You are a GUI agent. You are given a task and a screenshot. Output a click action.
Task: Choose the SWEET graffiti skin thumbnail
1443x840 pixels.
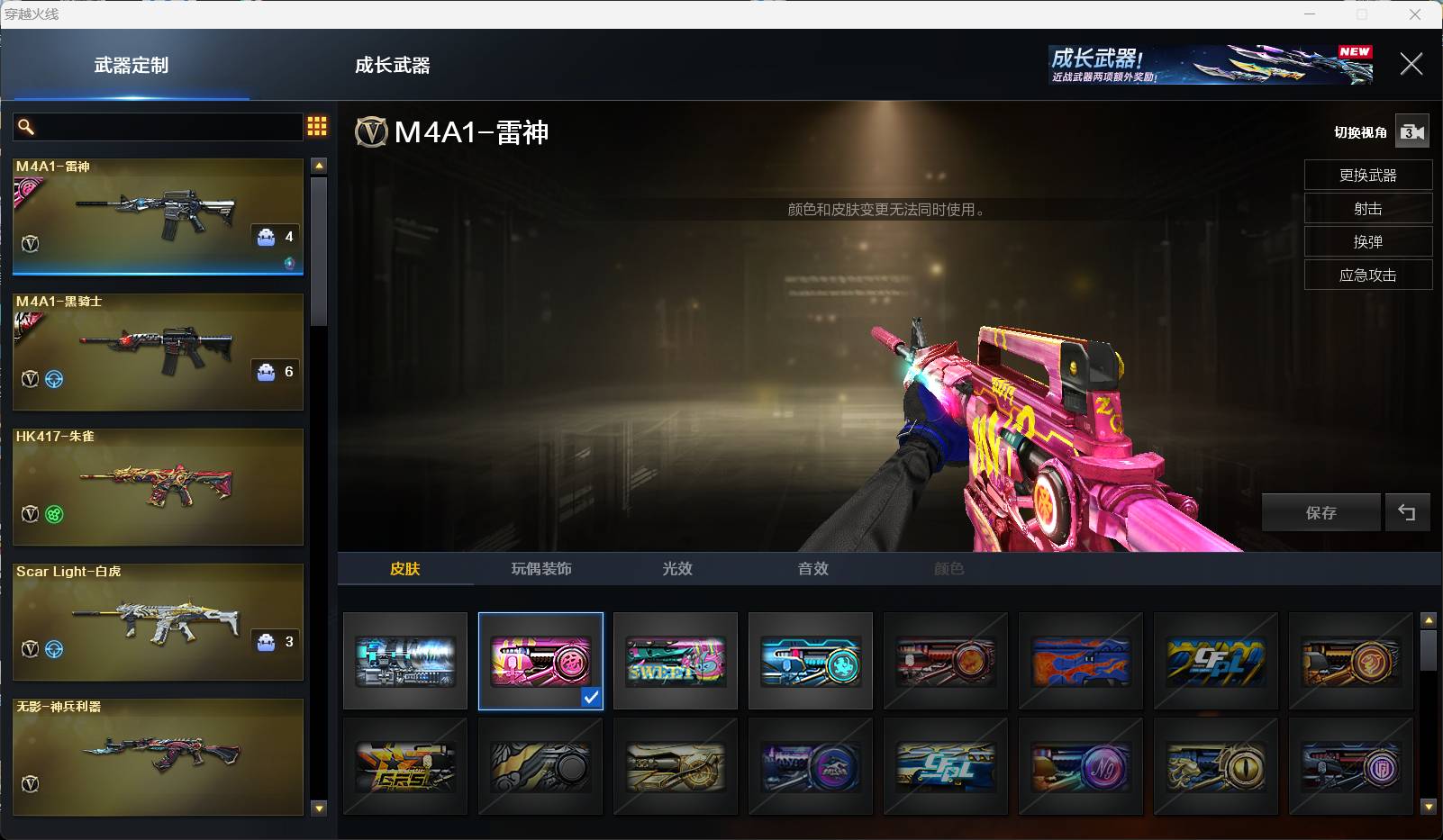676,662
